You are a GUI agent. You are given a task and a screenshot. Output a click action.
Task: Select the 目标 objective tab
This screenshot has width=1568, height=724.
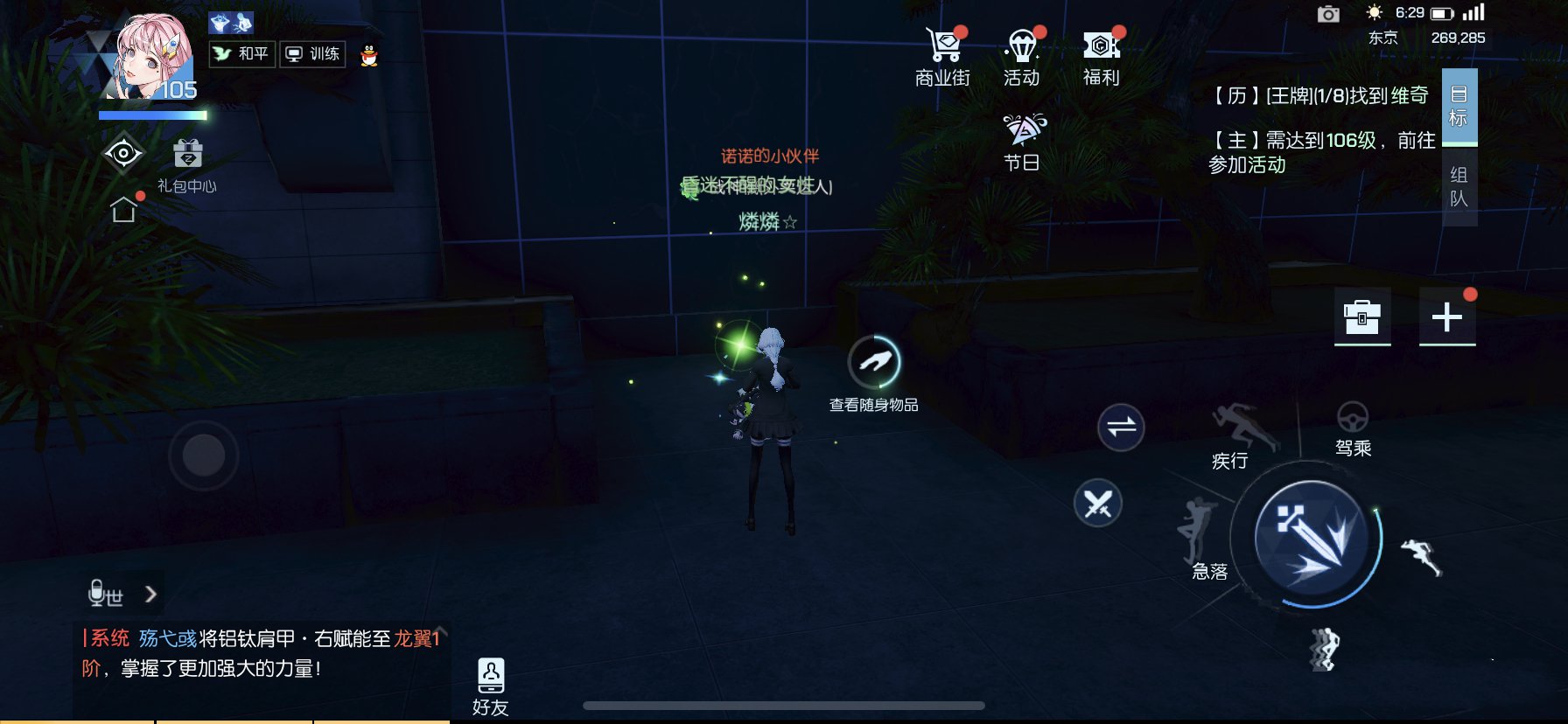pyautogui.click(x=1459, y=107)
